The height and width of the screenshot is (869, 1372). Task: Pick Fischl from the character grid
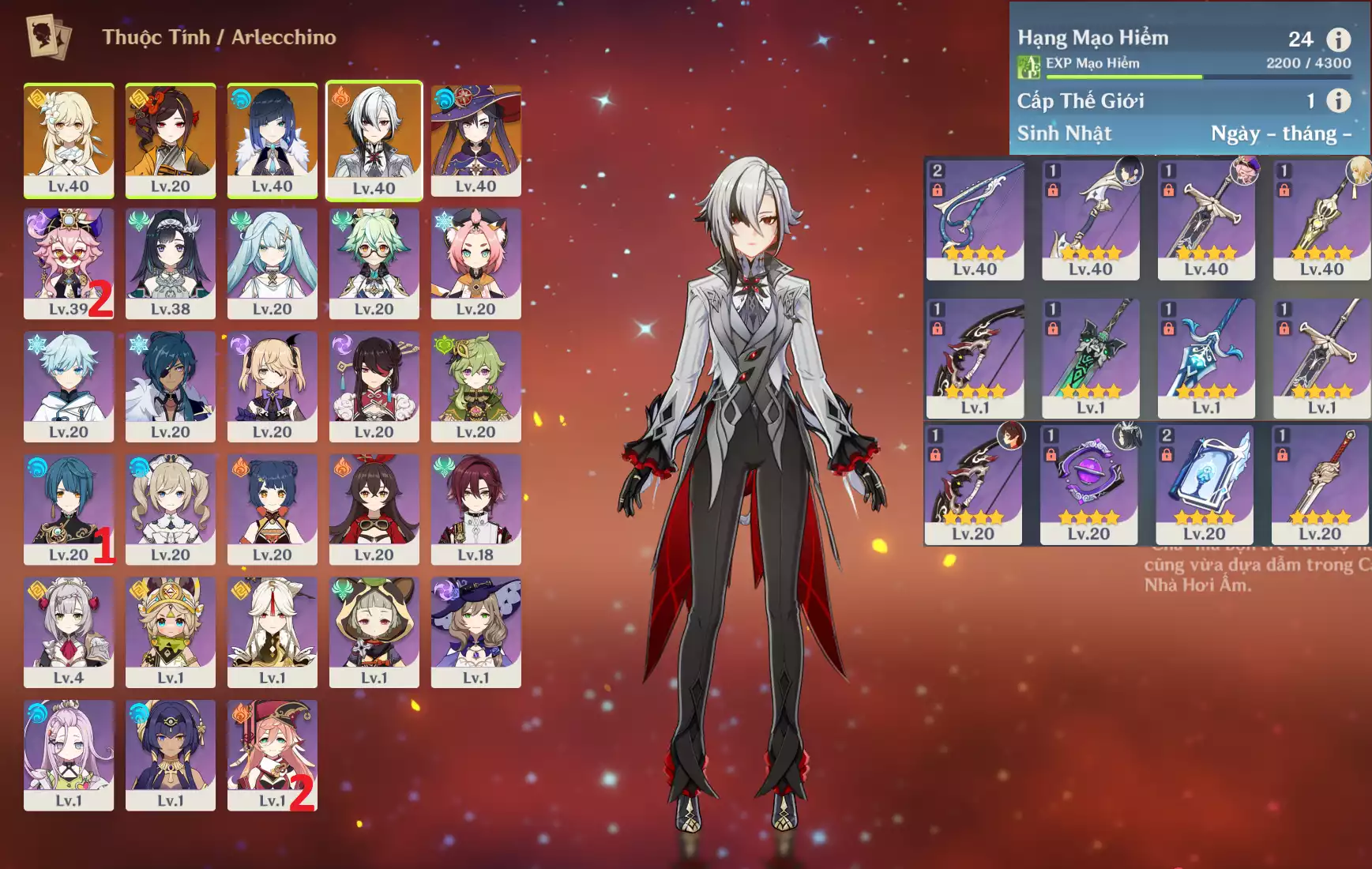(272, 386)
